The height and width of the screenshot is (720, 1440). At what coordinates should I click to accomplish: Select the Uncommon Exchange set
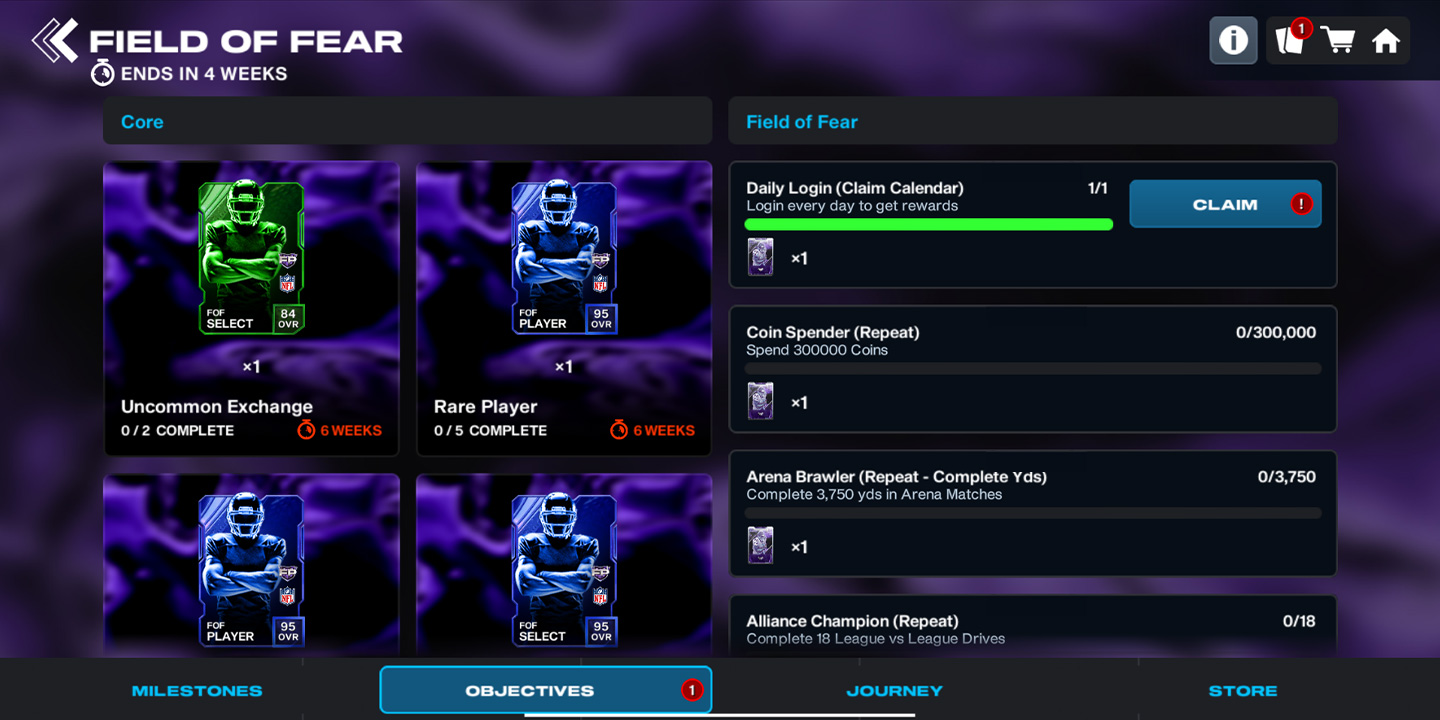click(251, 308)
